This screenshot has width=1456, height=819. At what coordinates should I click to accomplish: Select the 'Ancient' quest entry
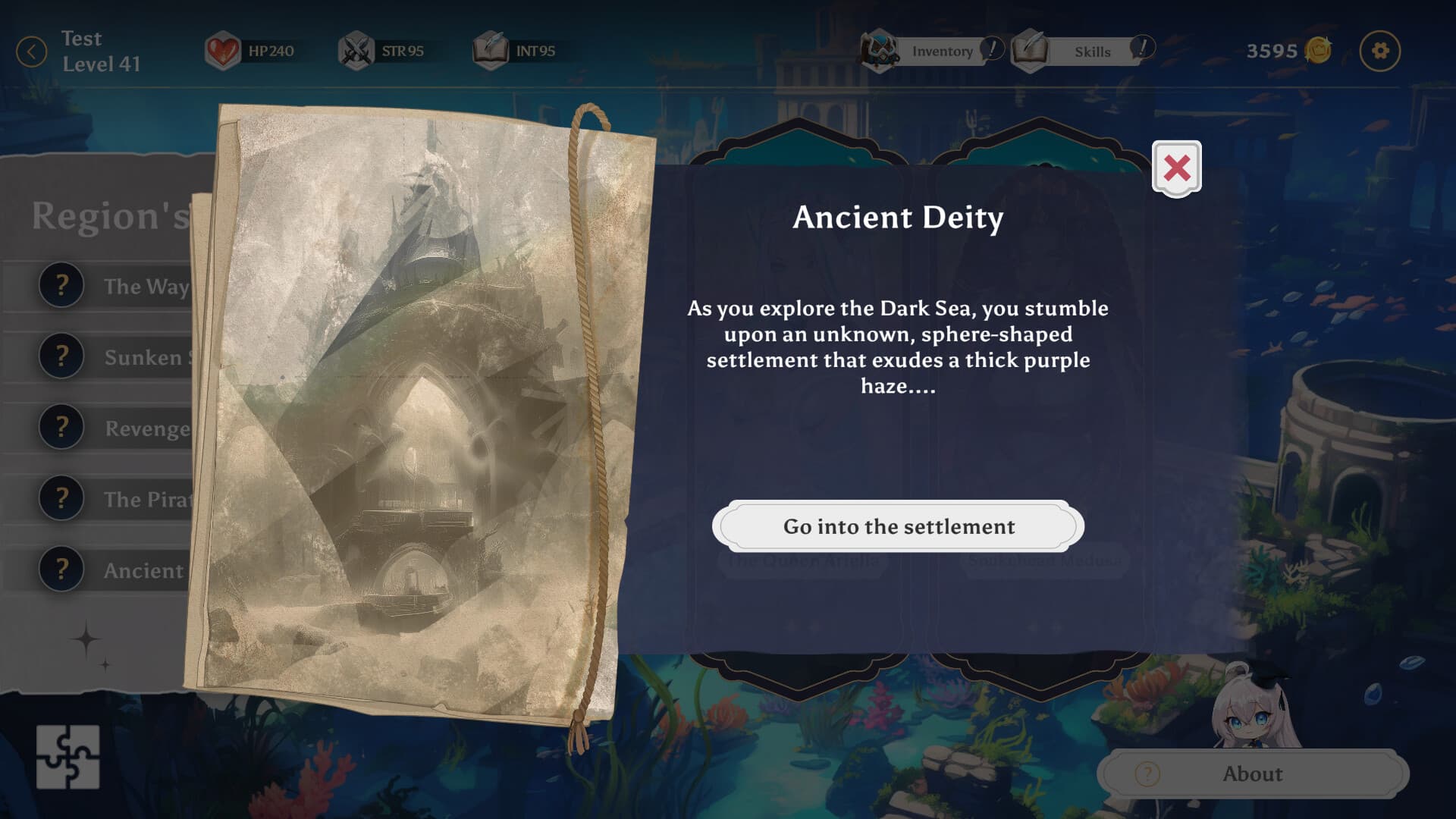point(114,570)
